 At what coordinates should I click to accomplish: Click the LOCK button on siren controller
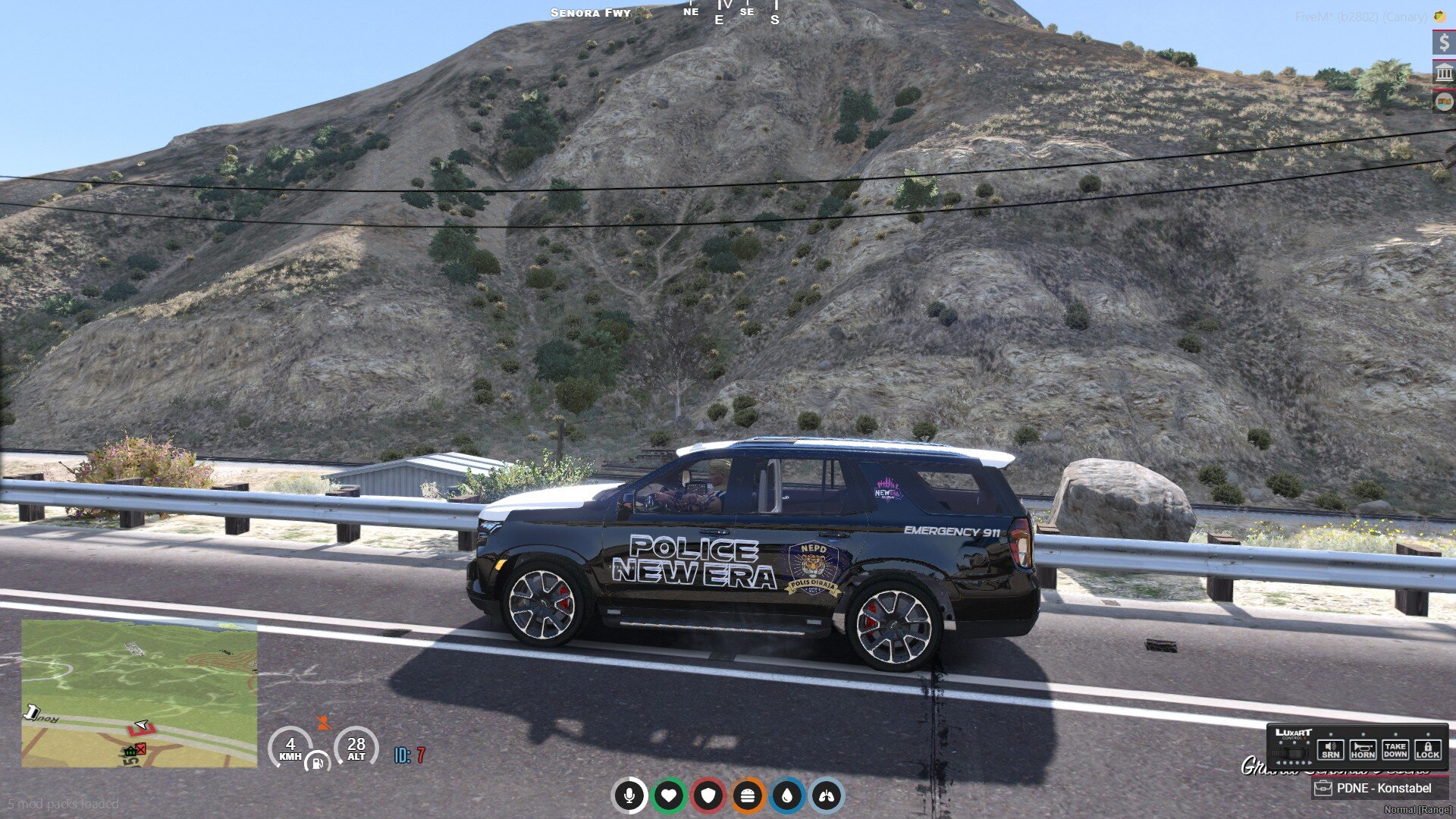click(x=1427, y=749)
